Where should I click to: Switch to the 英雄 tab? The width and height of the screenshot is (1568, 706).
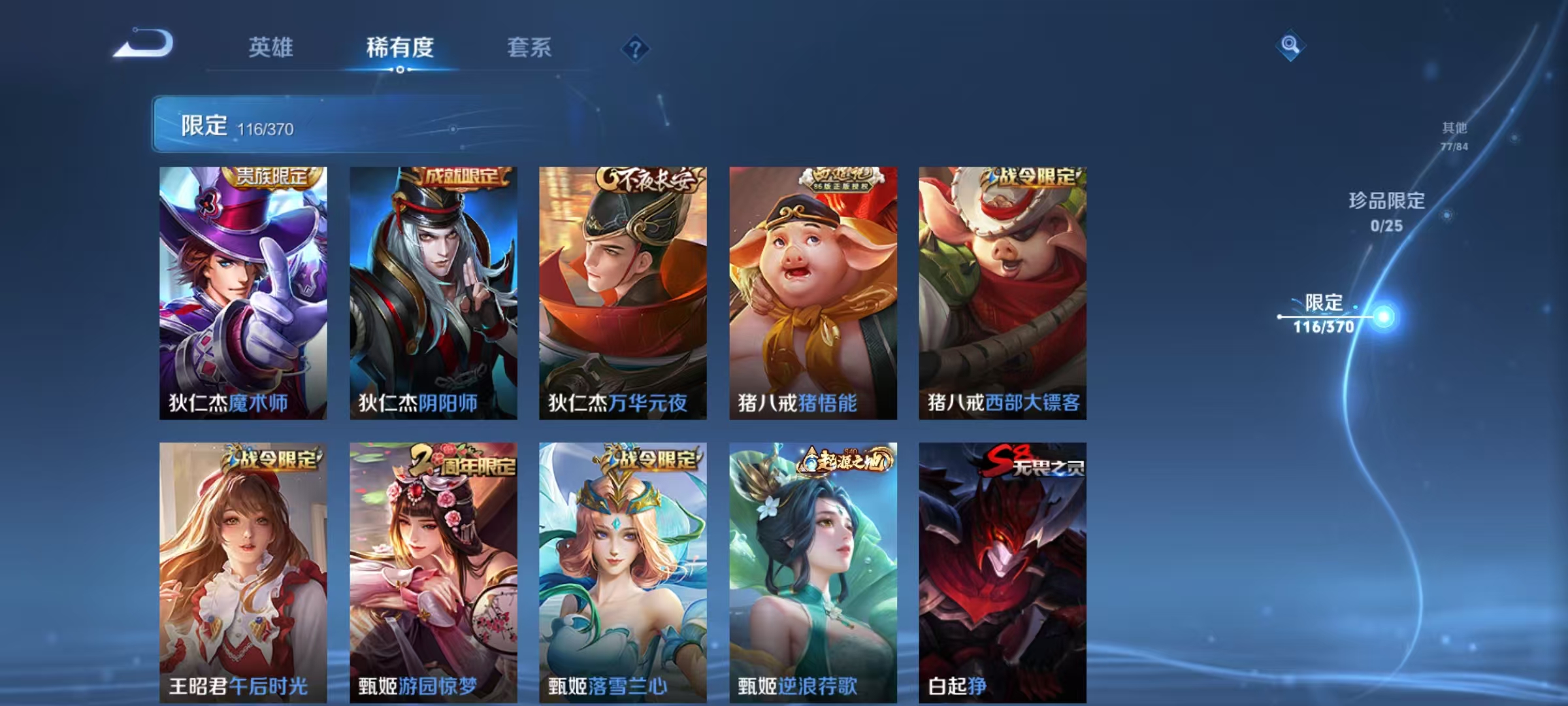(x=270, y=46)
